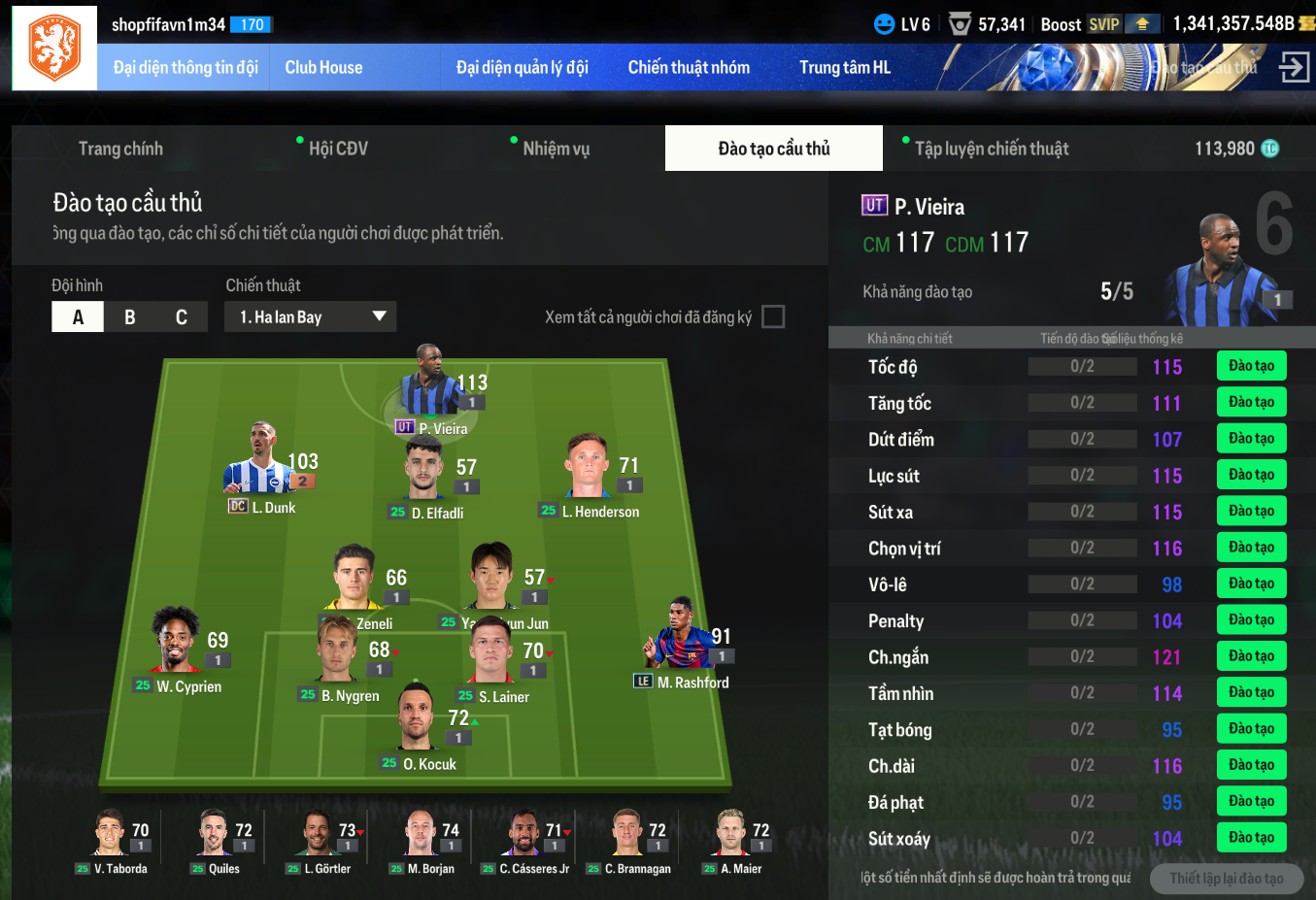The height and width of the screenshot is (900, 1316).
Task: Open the Nhiệm vụ tab
Action: point(556,149)
